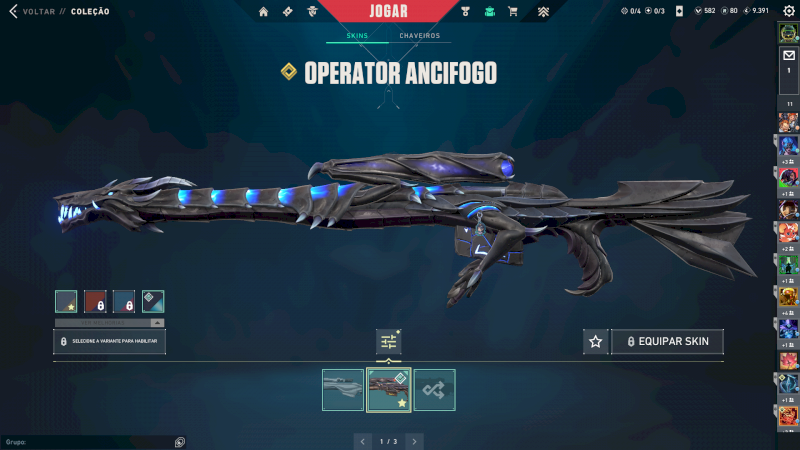Go to the next skin page arrow
The height and width of the screenshot is (450, 800).
click(x=414, y=440)
